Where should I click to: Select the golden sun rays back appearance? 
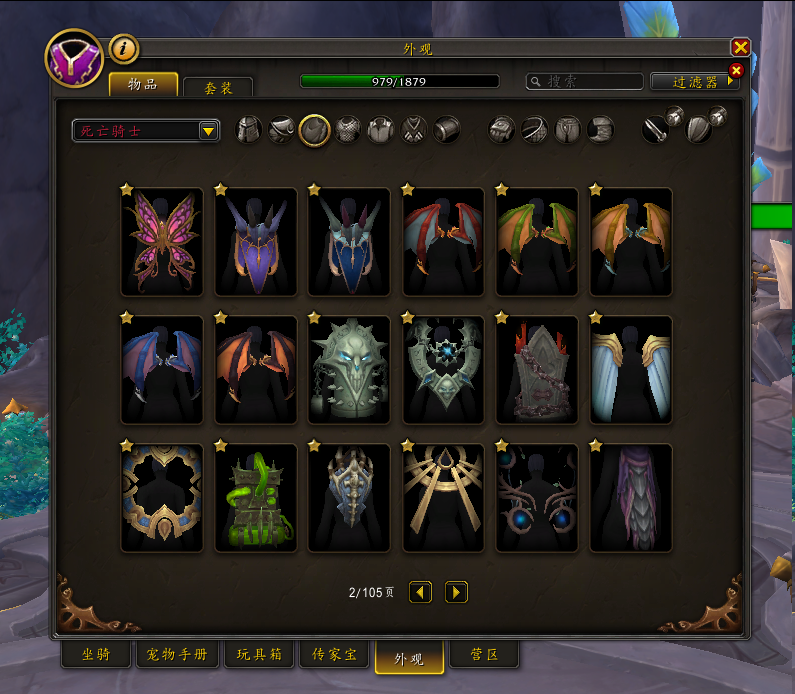coord(443,498)
